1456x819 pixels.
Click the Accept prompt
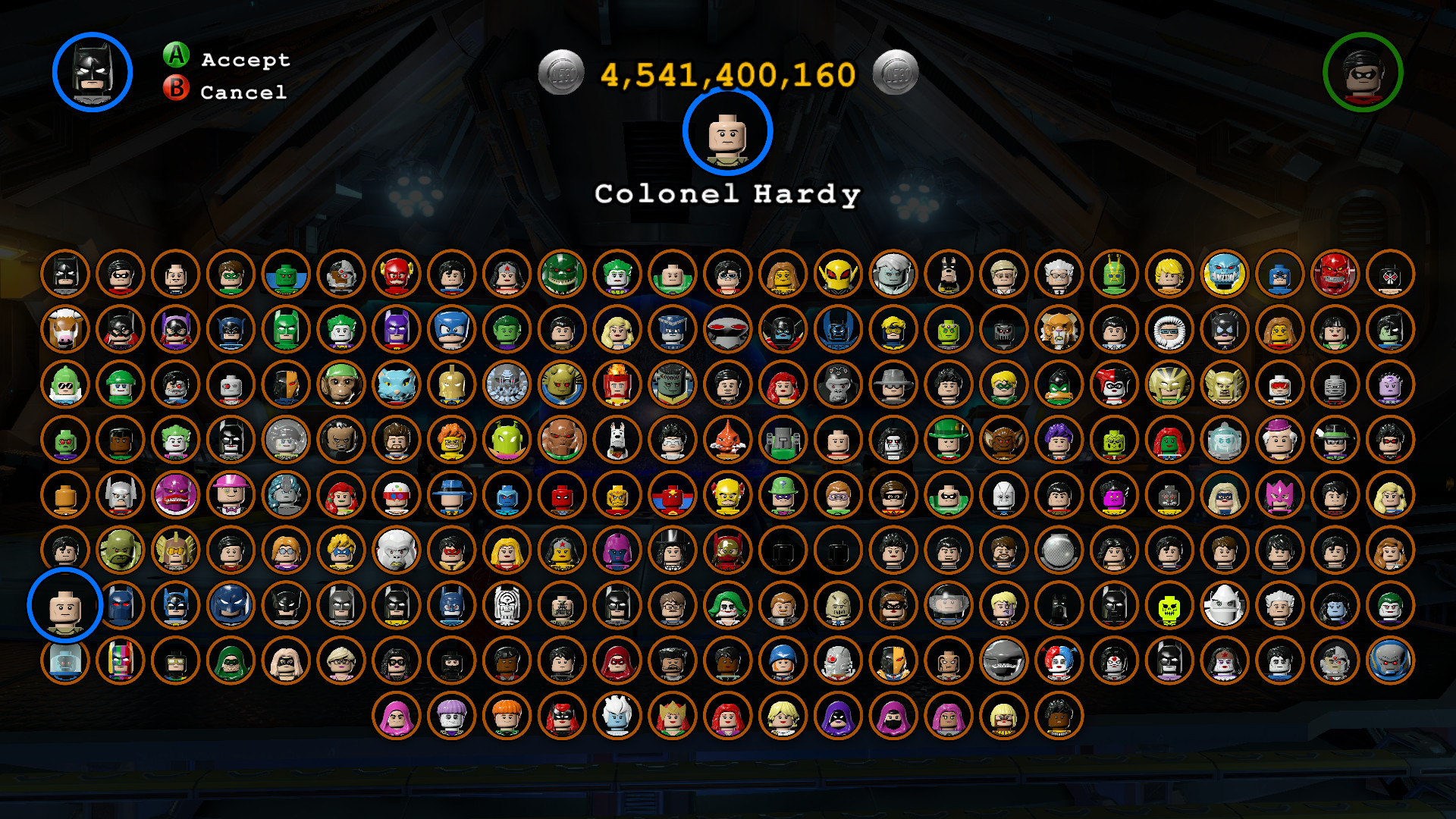click(227, 58)
